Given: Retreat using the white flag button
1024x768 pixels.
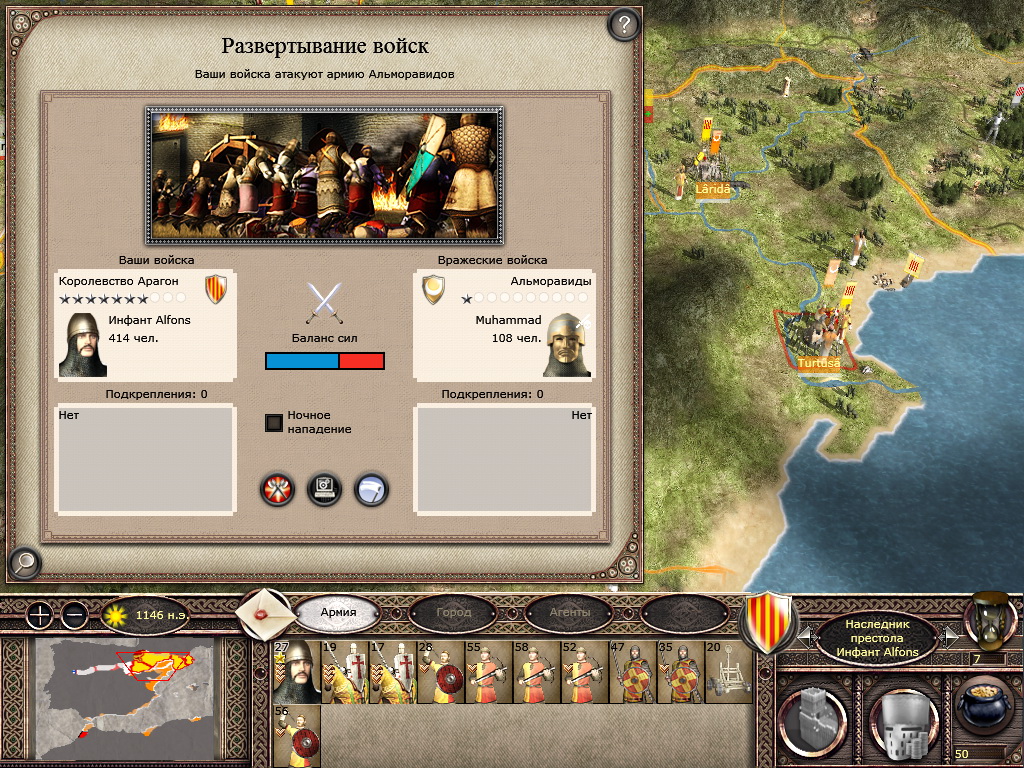Looking at the screenshot, I should pos(371,489).
